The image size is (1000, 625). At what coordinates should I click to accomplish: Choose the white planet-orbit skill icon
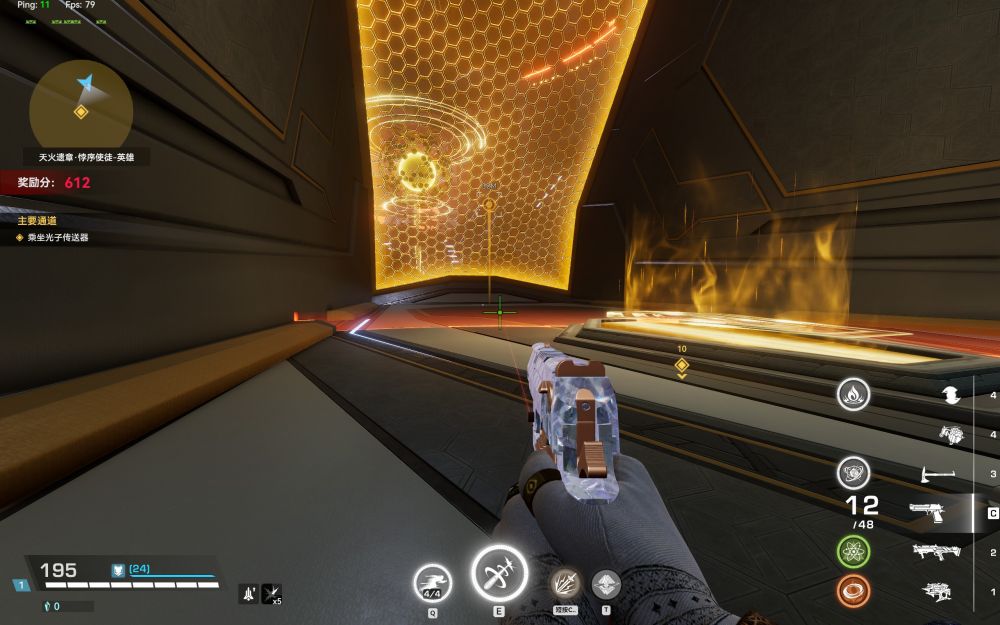(x=853, y=472)
